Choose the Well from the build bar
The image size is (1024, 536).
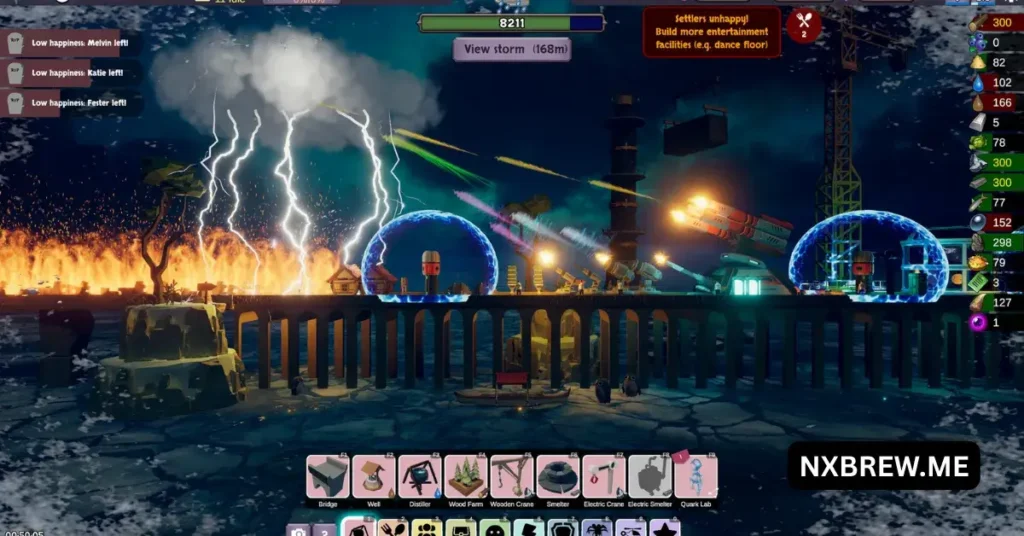click(373, 476)
